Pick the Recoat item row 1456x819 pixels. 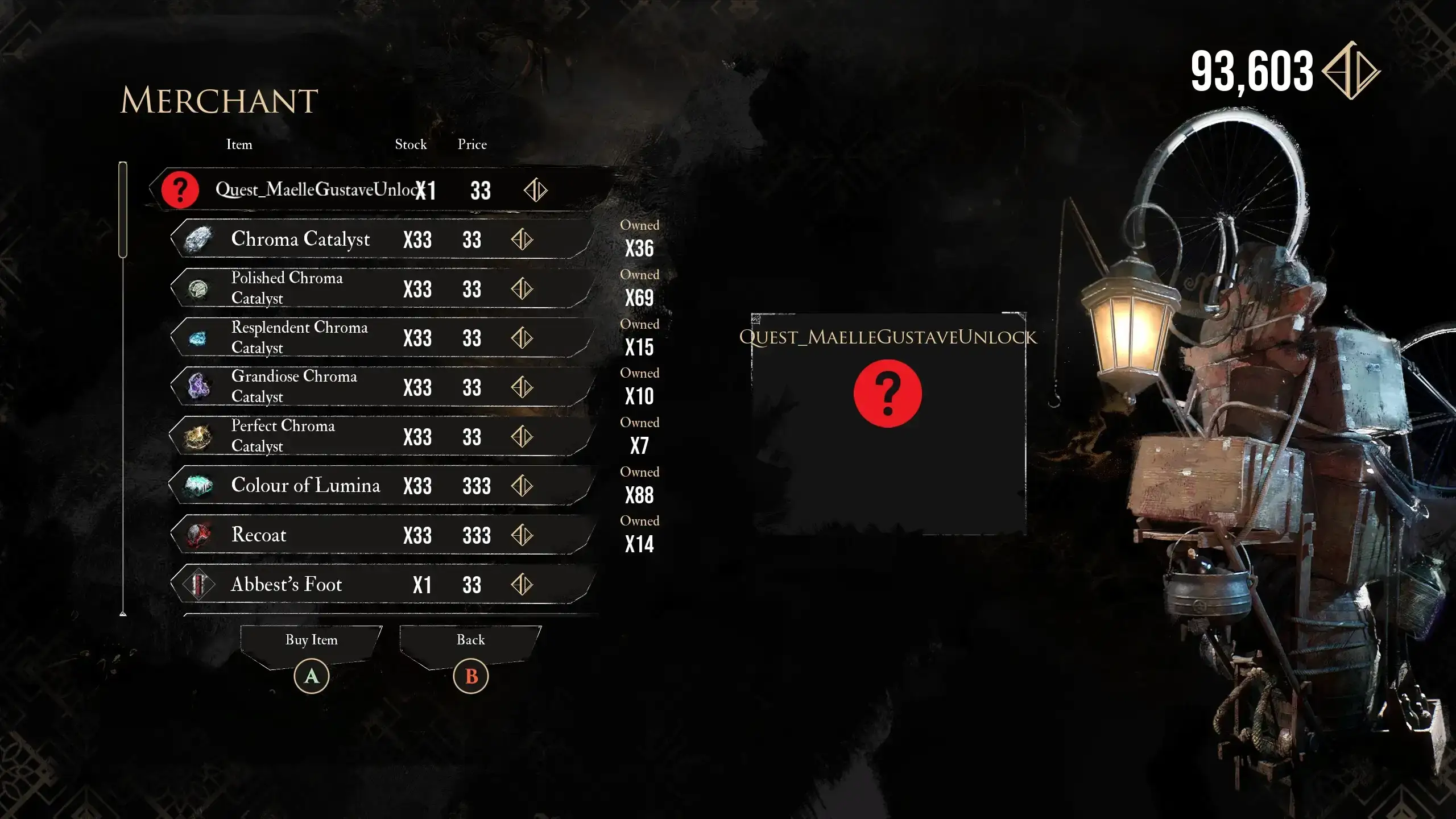(381, 535)
